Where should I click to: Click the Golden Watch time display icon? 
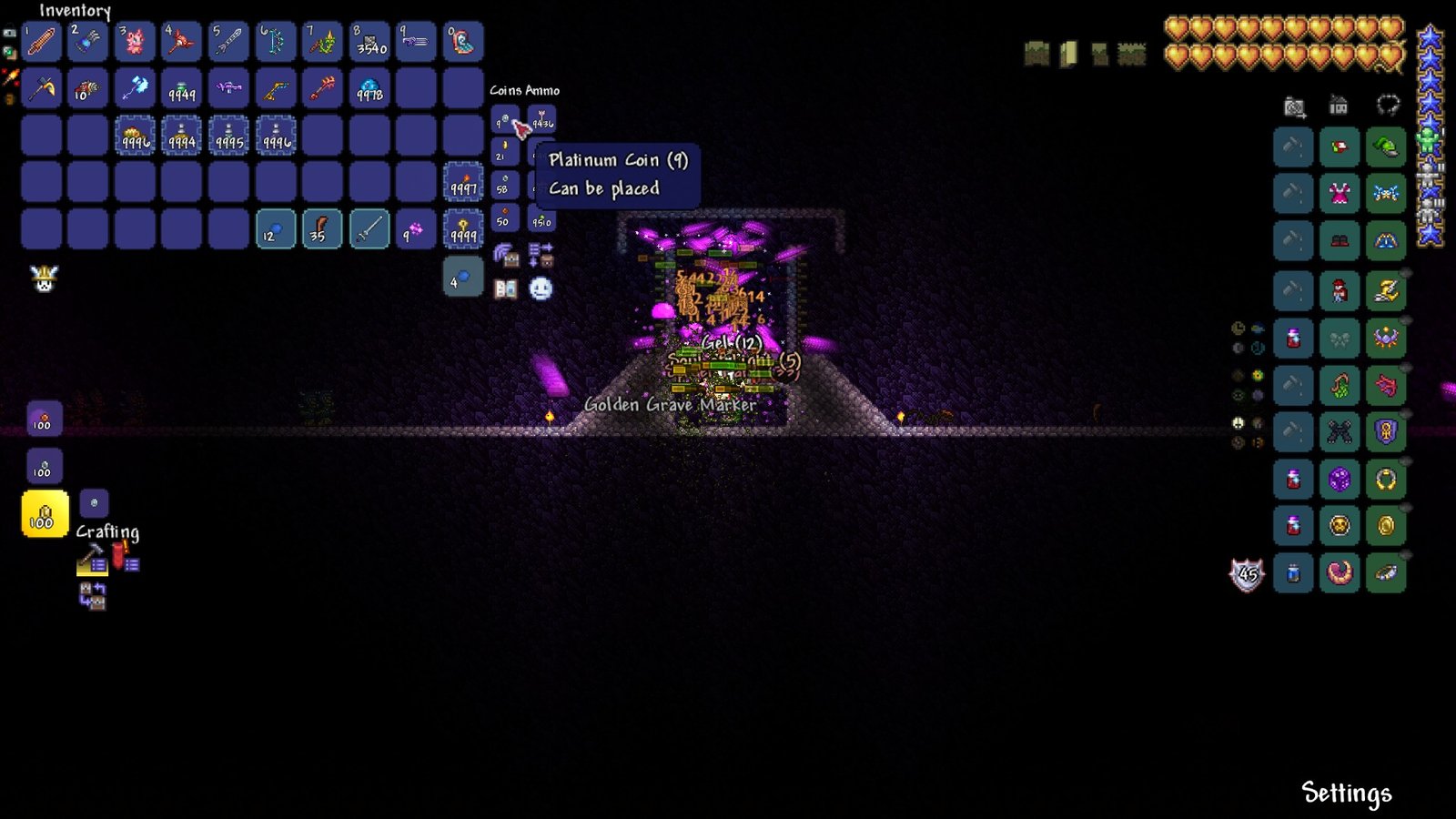[1238, 328]
